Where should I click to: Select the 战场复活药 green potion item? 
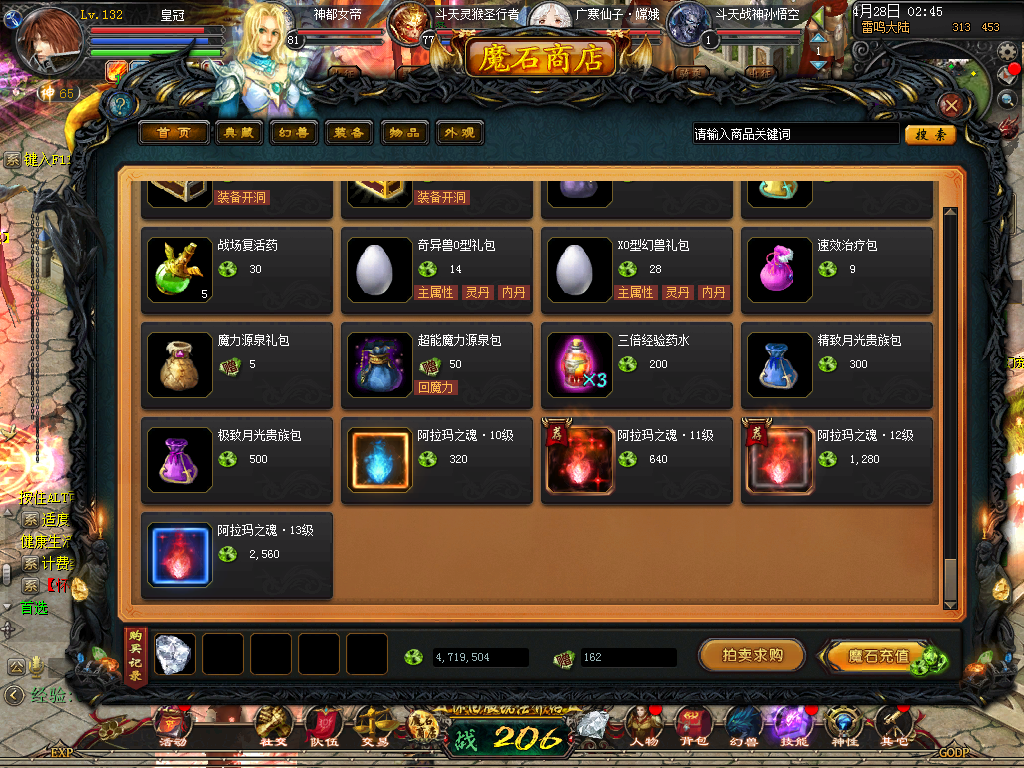[180, 269]
